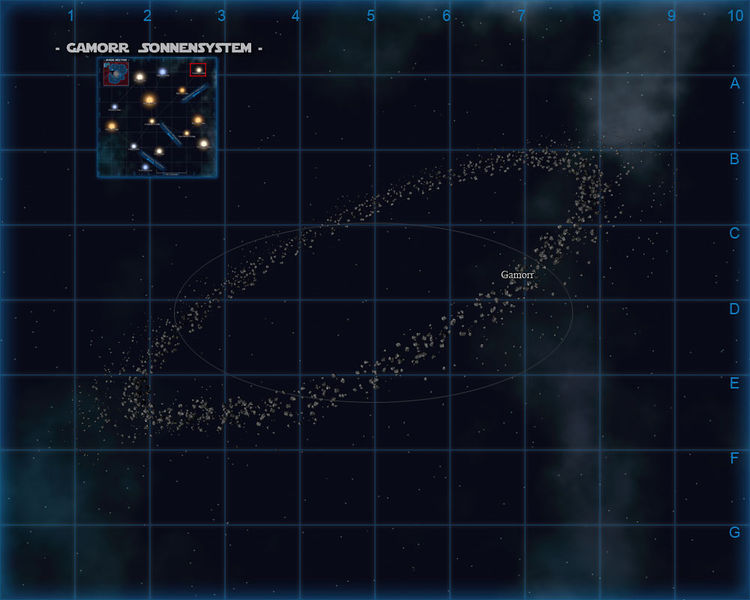Open the galaxy inset in the sector thumbnail
Viewport: 750px width, 600px height.
(114, 73)
